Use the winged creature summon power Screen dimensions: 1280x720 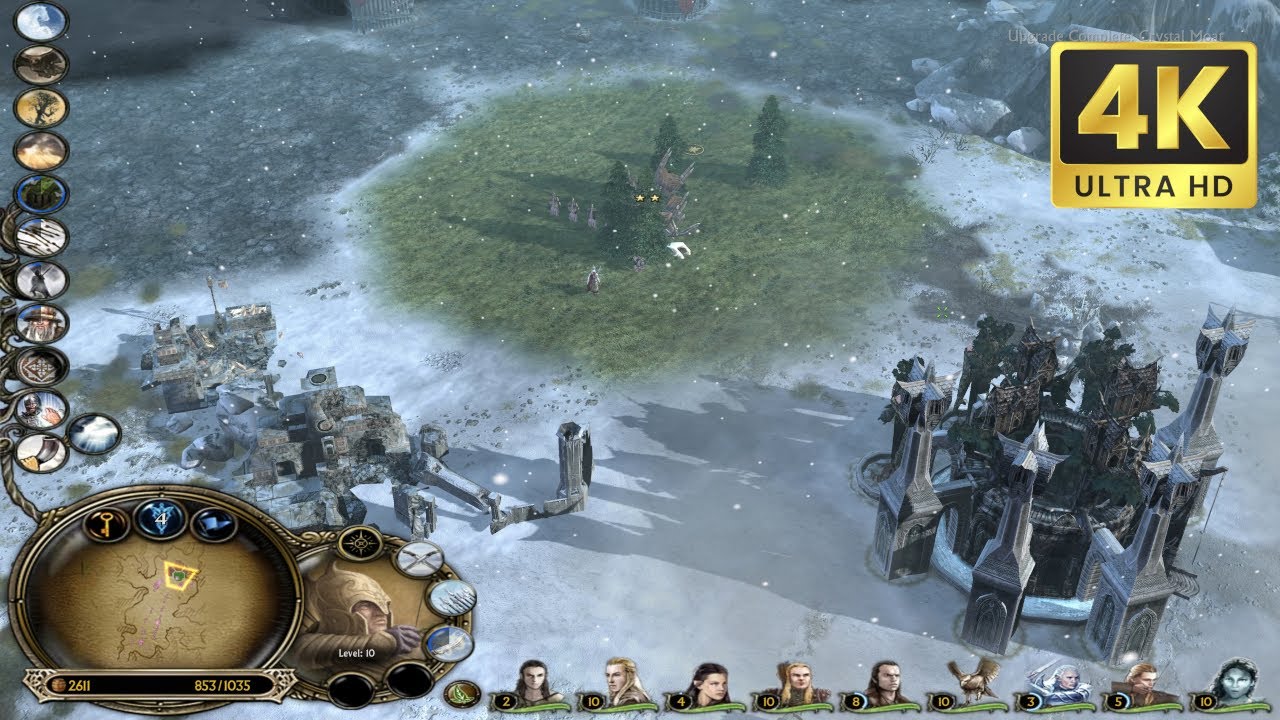coord(41,65)
